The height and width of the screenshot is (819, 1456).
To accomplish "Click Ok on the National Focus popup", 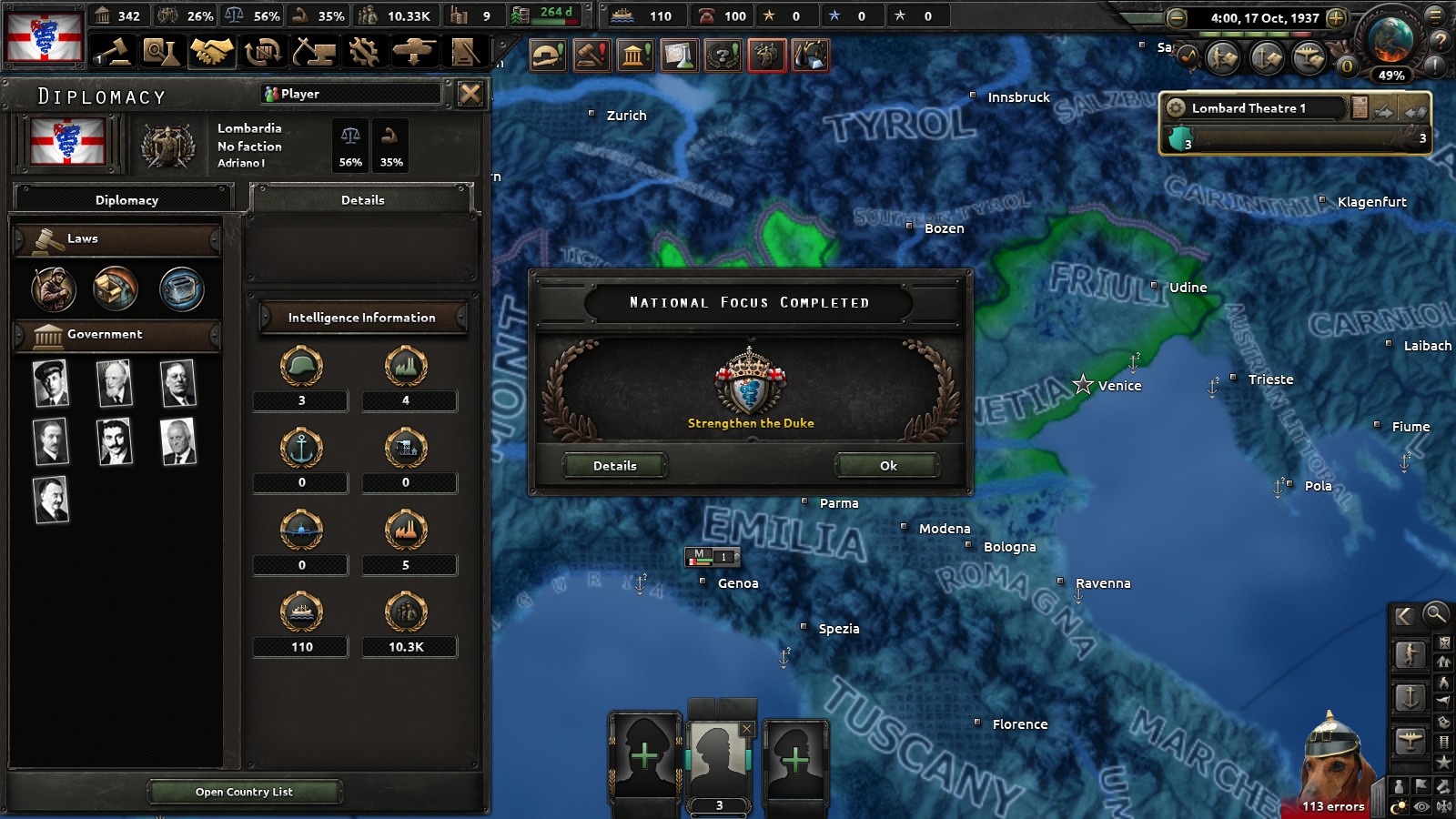I will click(x=885, y=465).
